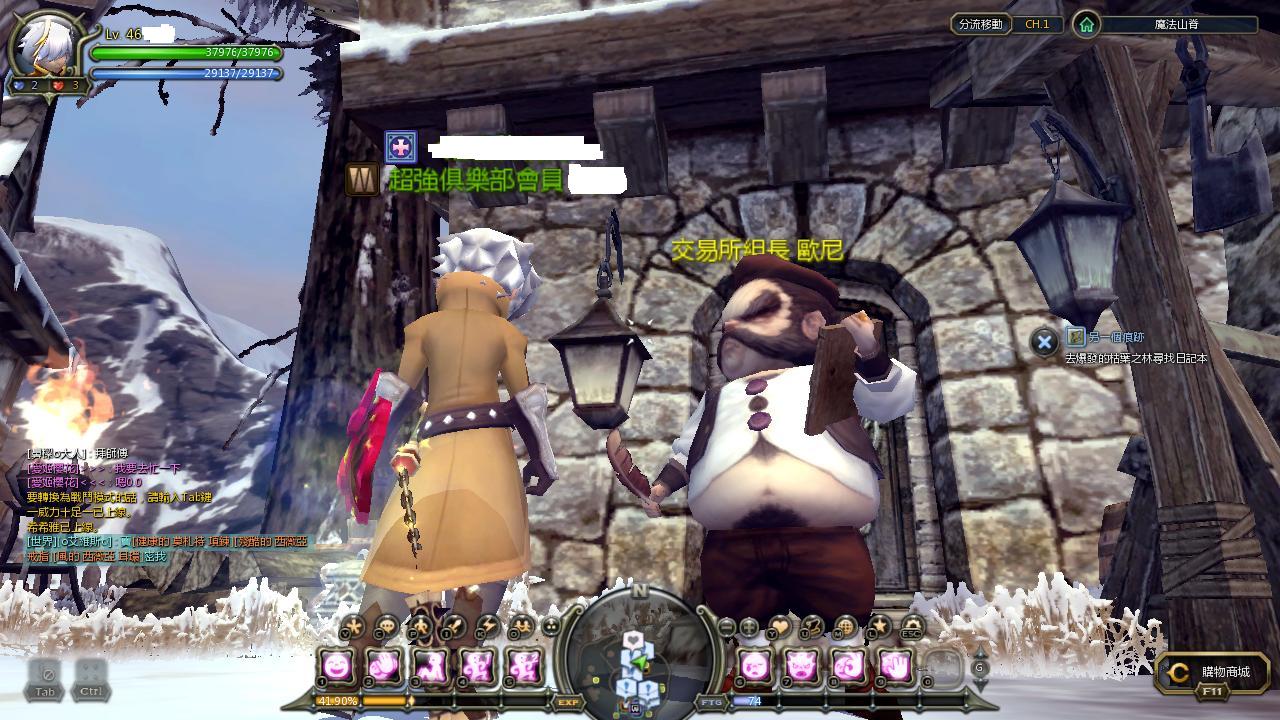The image size is (1280, 720).
Task: Open the heart-shaped menu icon
Action: [779, 627]
